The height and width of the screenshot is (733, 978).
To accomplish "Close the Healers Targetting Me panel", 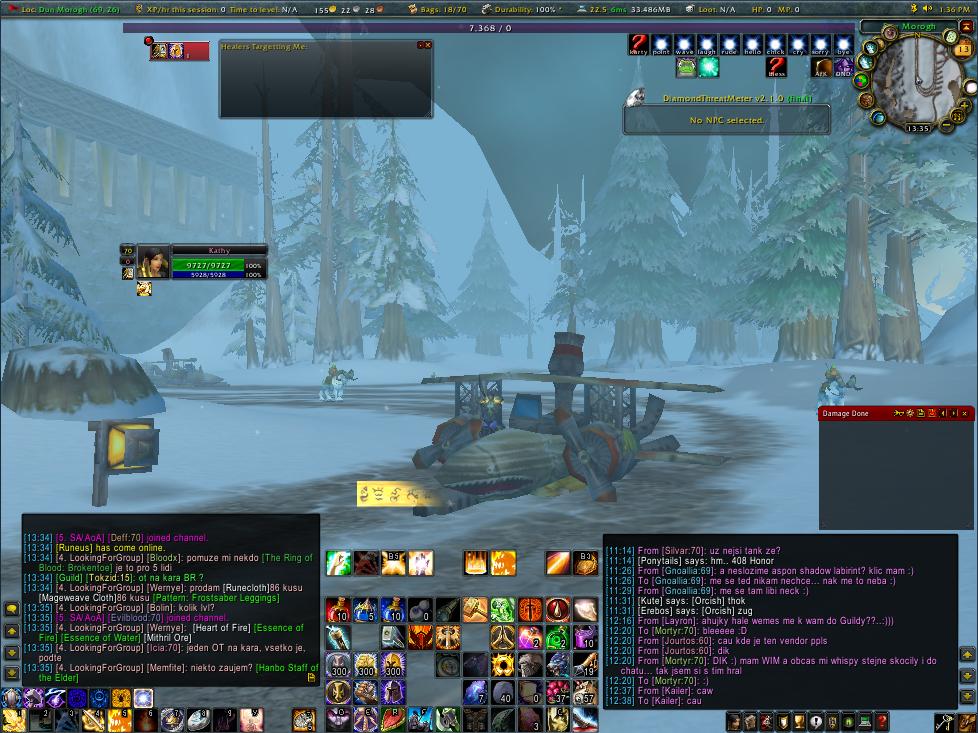I will coord(428,45).
